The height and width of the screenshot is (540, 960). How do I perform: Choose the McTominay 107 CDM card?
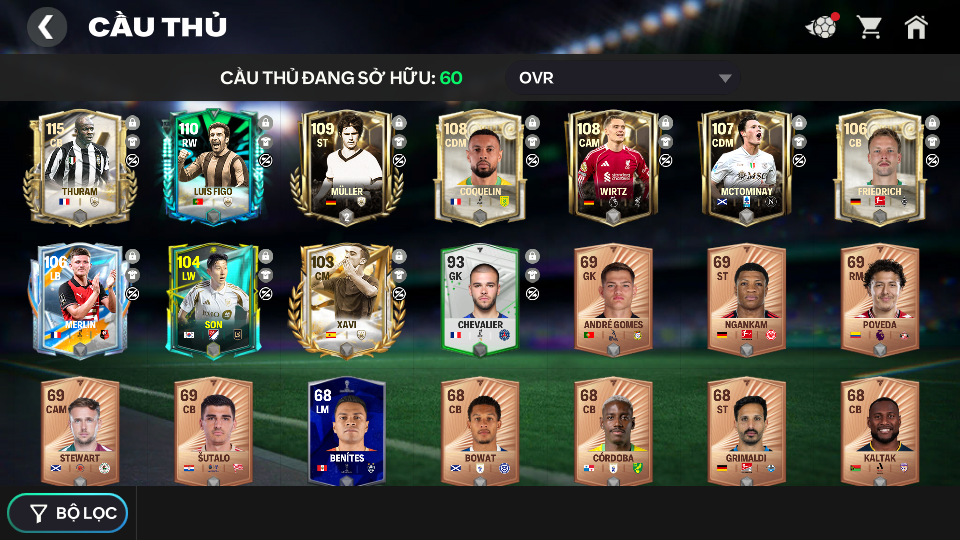[746, 165]
